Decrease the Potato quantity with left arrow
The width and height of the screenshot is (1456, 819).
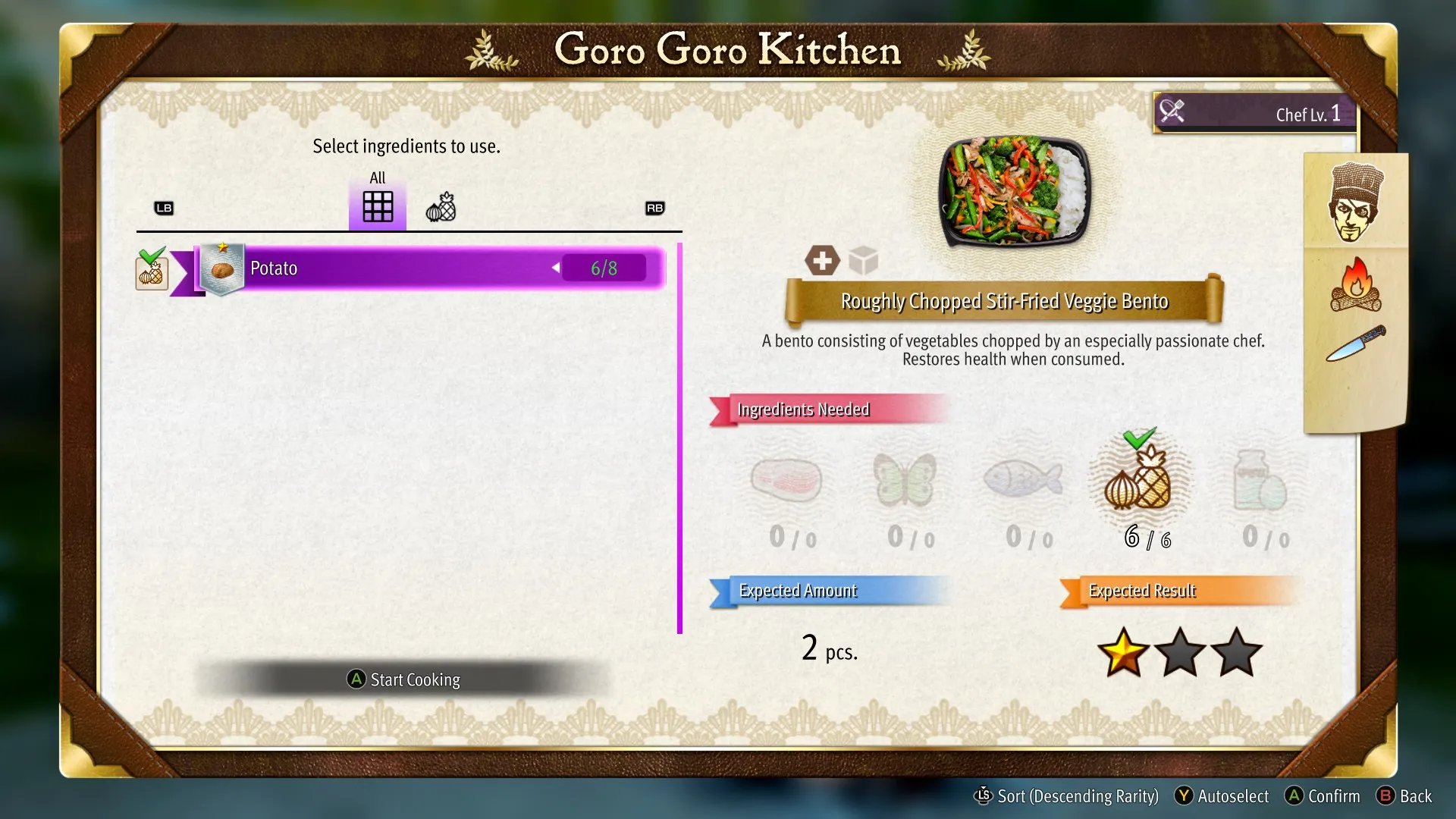[x=556, y=268]
